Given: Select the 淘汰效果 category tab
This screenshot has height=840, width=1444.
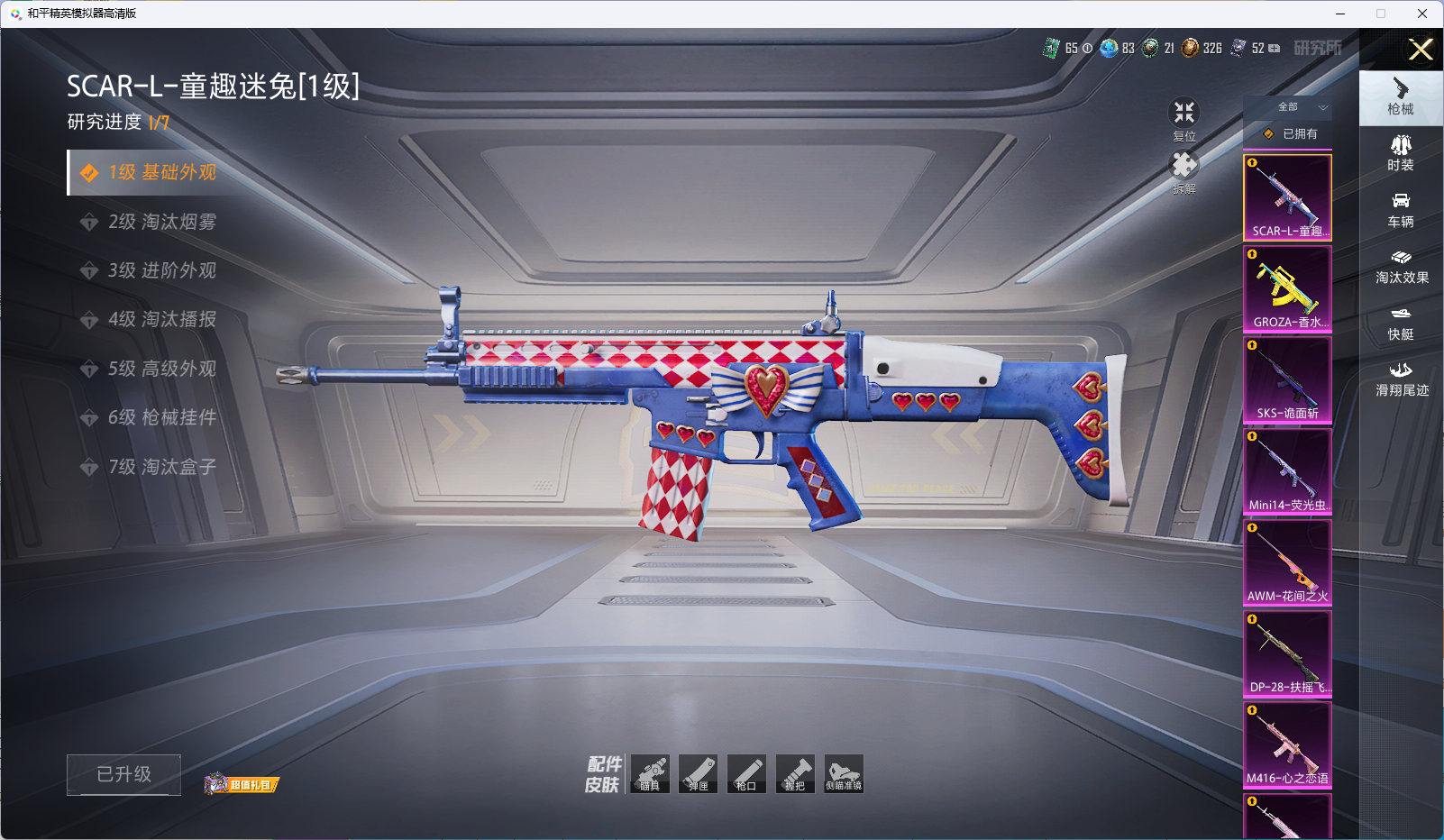Looking at the screenshot, I should 1402,266.
